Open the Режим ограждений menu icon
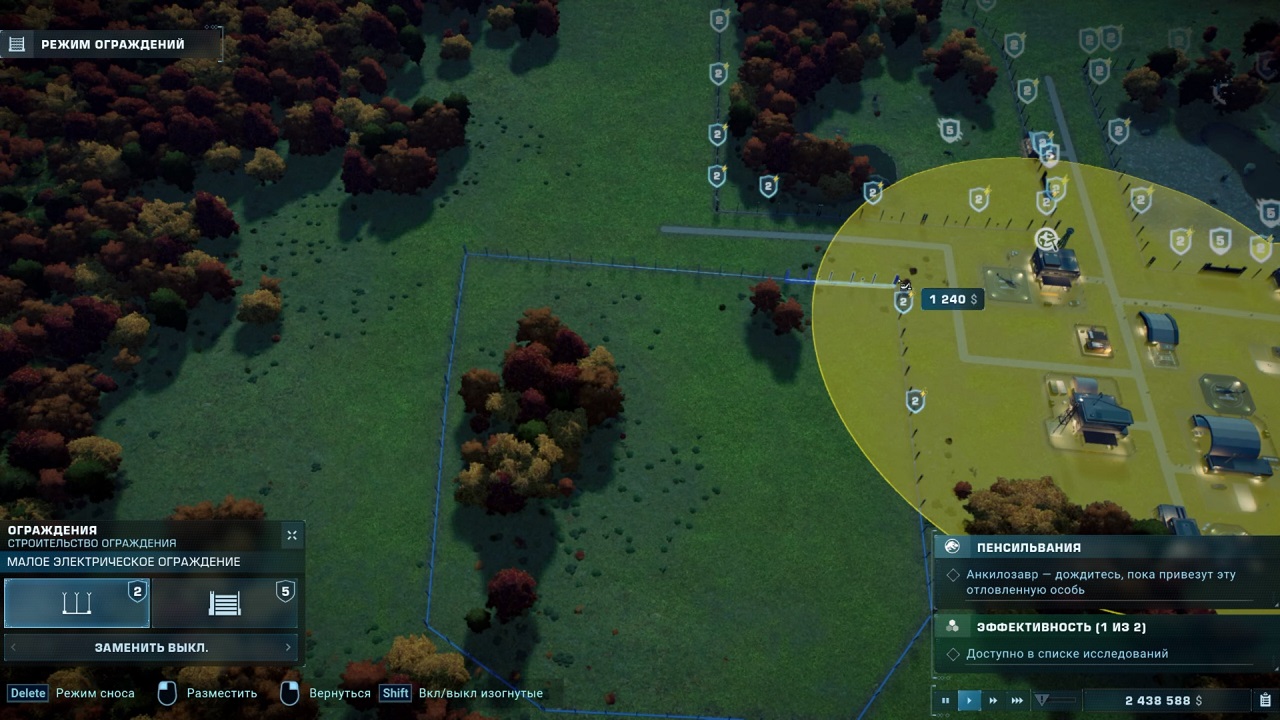The height and width of the screenshot is (720, 1280). [x=16, y=44]
